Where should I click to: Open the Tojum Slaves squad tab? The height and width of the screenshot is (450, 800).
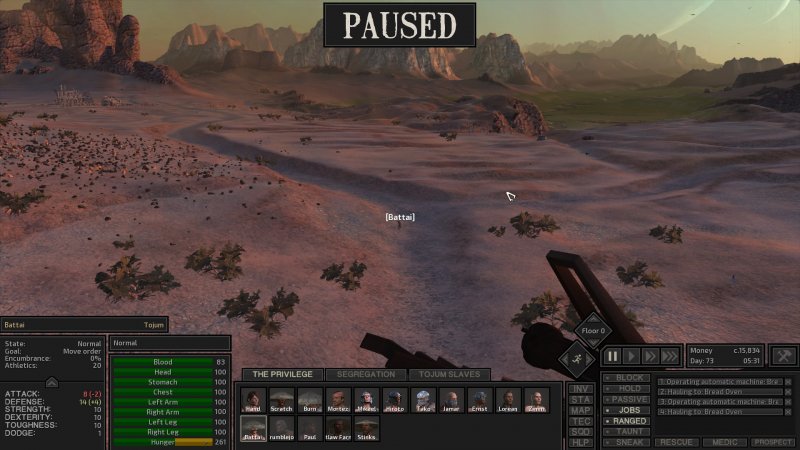[x=449, y=375]
